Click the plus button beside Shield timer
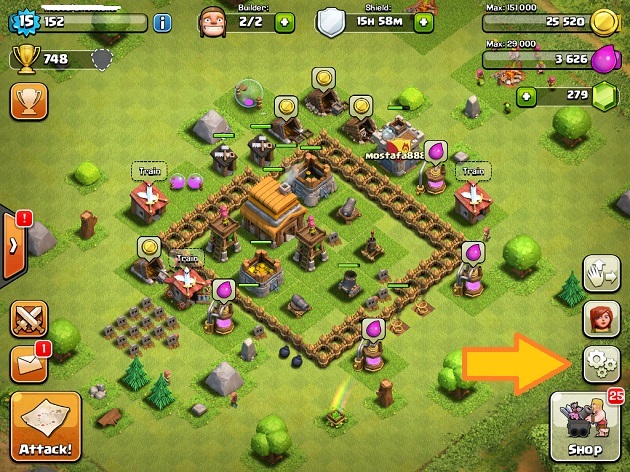The height and width of the screenshot is (472, 630). coord(425,22)
